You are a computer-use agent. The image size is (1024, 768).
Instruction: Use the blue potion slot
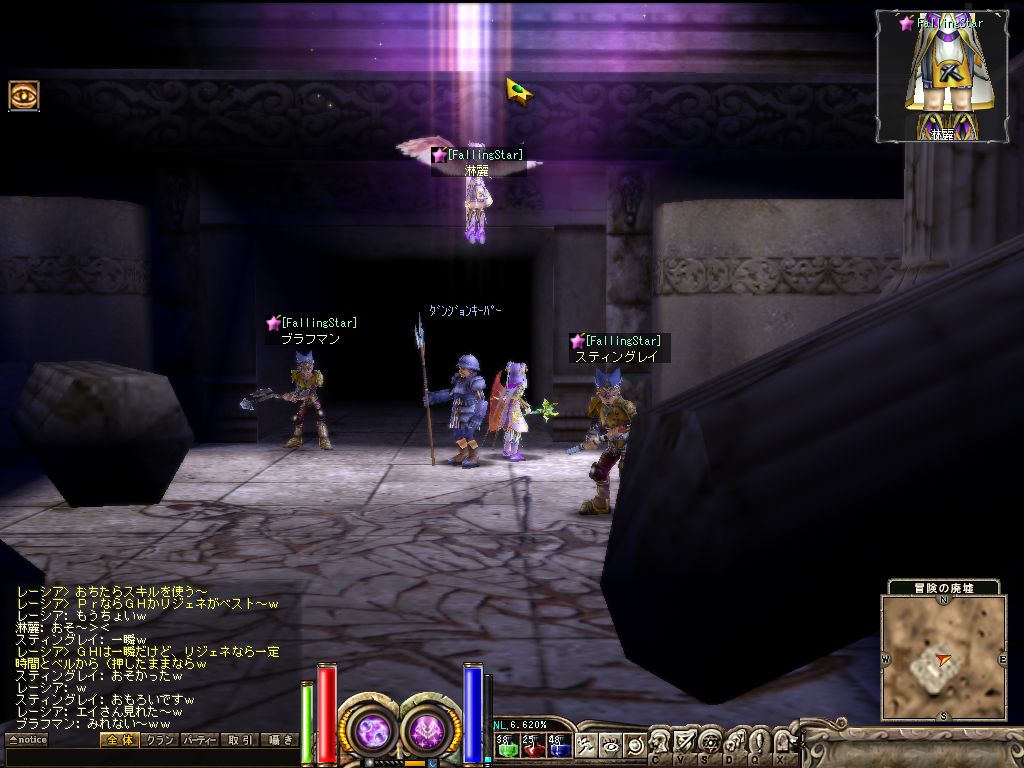559,745
